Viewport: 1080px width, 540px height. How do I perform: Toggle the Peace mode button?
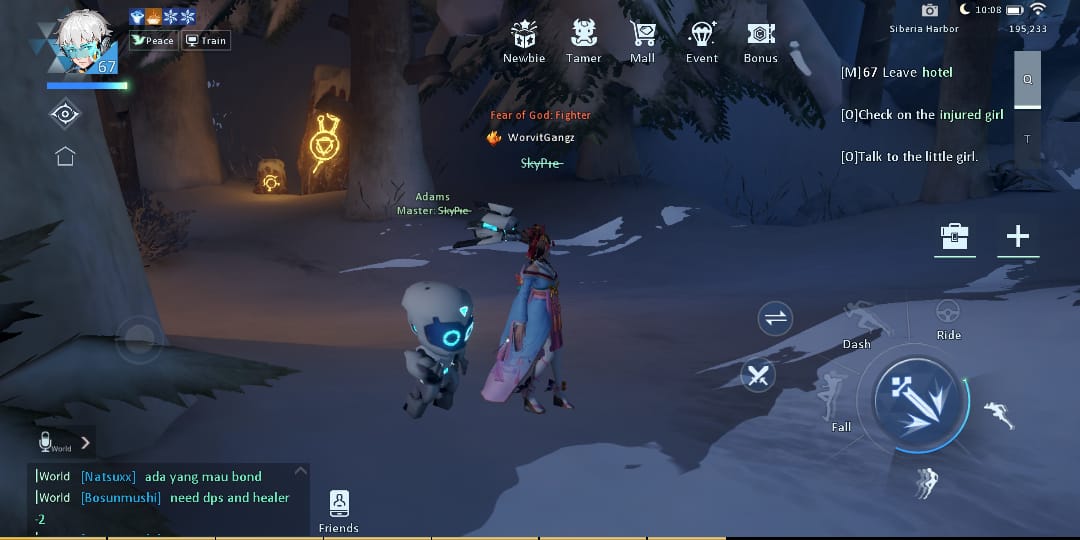153,41
